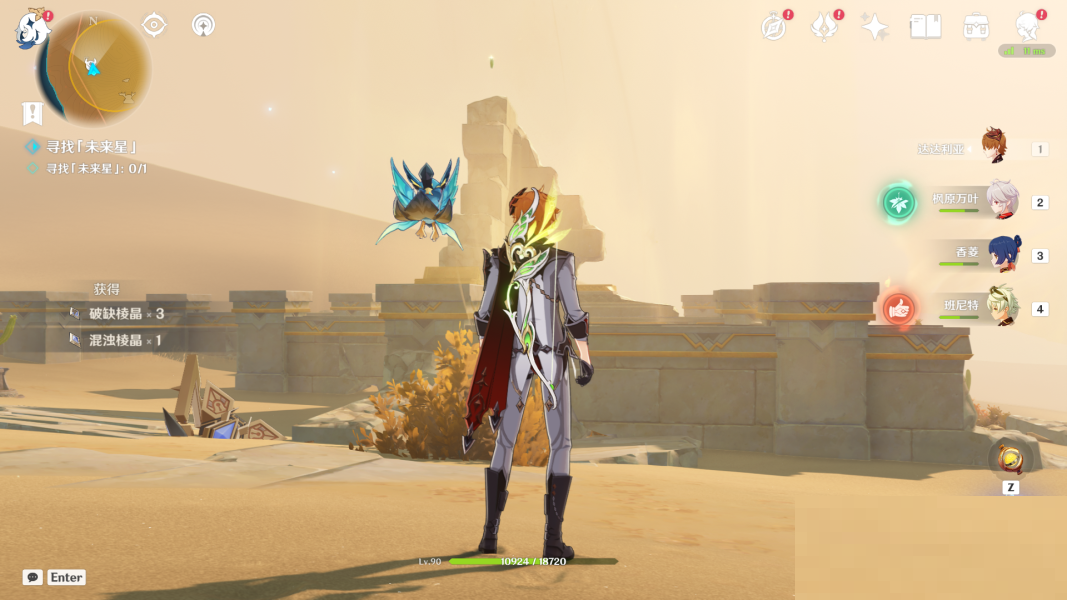
Task: Open the circular minimap
Action: [94, 68]
